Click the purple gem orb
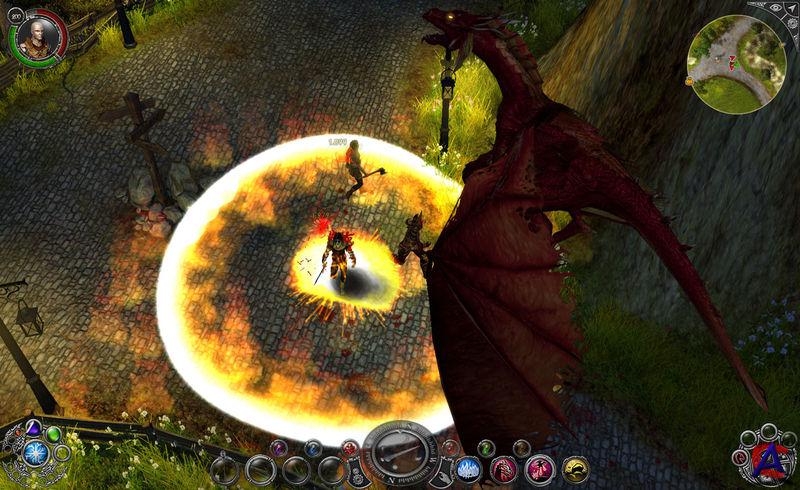The height and width of the screenshot is (490, 800). pyautogui.click(x=32, y=428)
